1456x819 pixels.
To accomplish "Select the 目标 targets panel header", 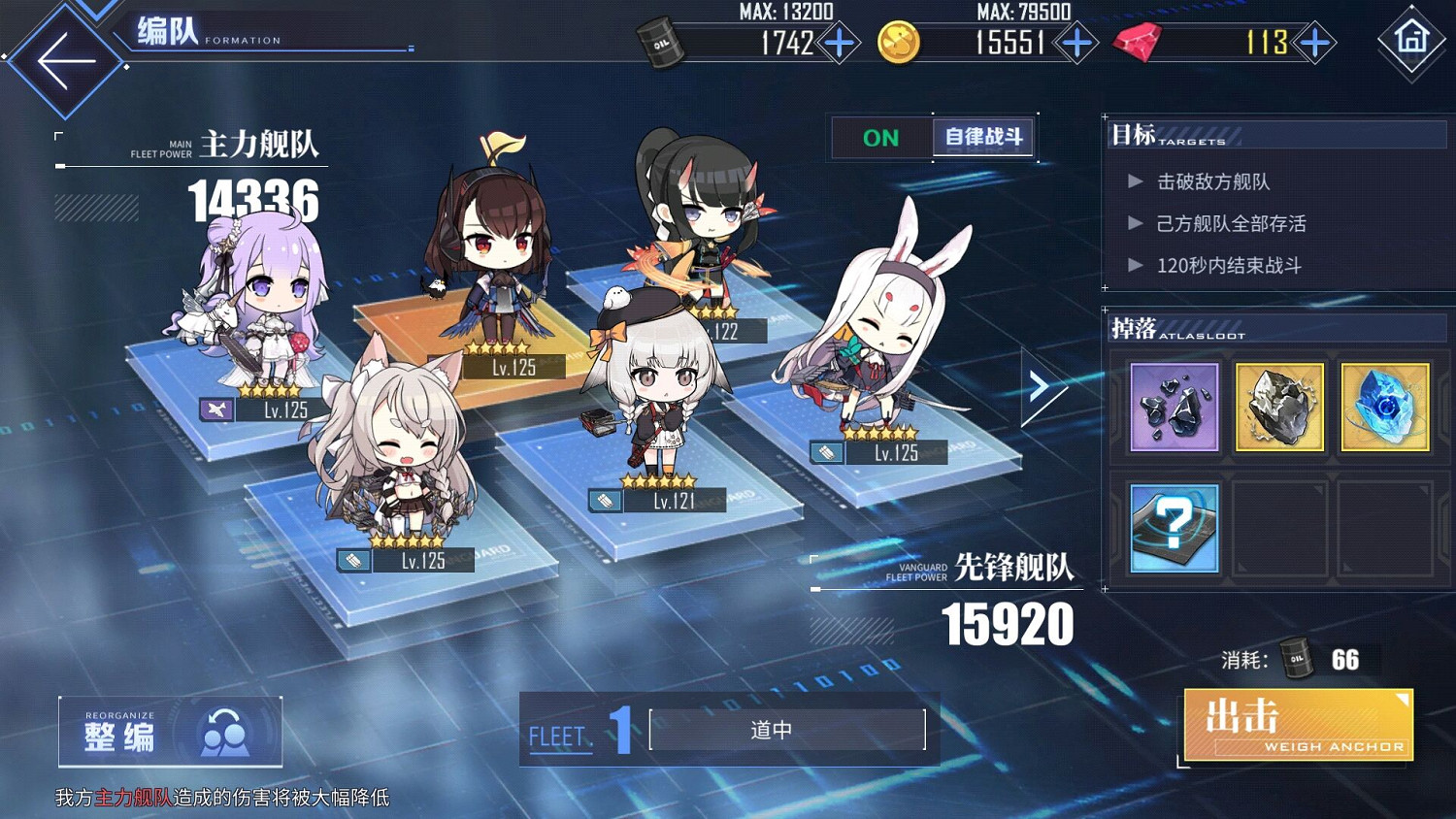I will tap(1136, 135).
